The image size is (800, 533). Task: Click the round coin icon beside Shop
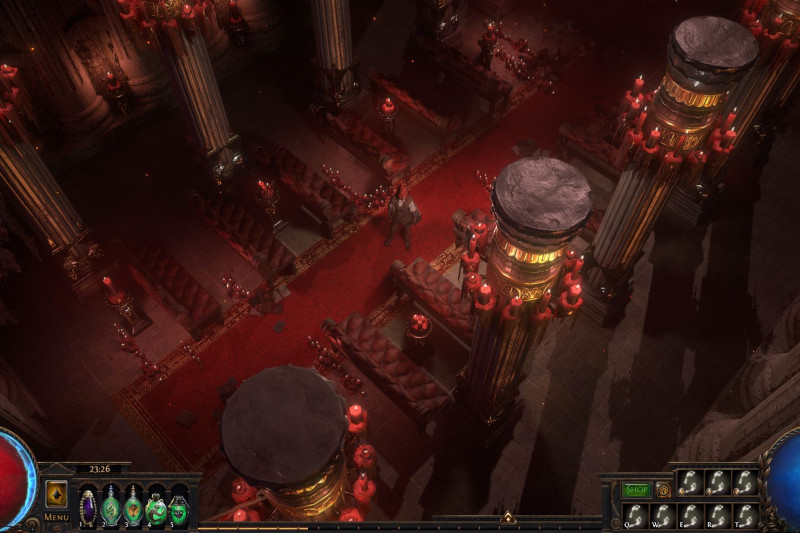[x=662, y=490]
